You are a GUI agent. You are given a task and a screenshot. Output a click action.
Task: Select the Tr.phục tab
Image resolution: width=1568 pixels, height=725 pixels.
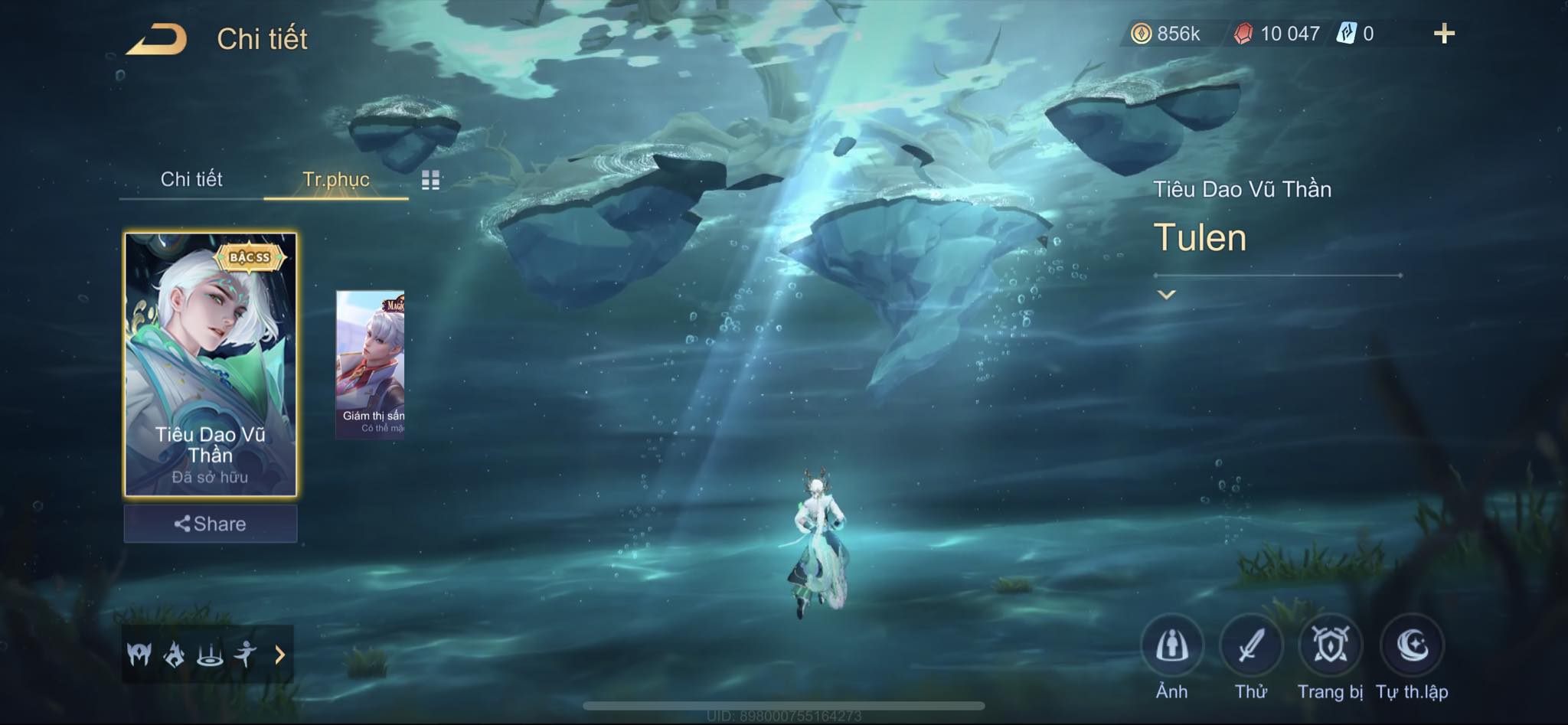[x=336, y=179]
